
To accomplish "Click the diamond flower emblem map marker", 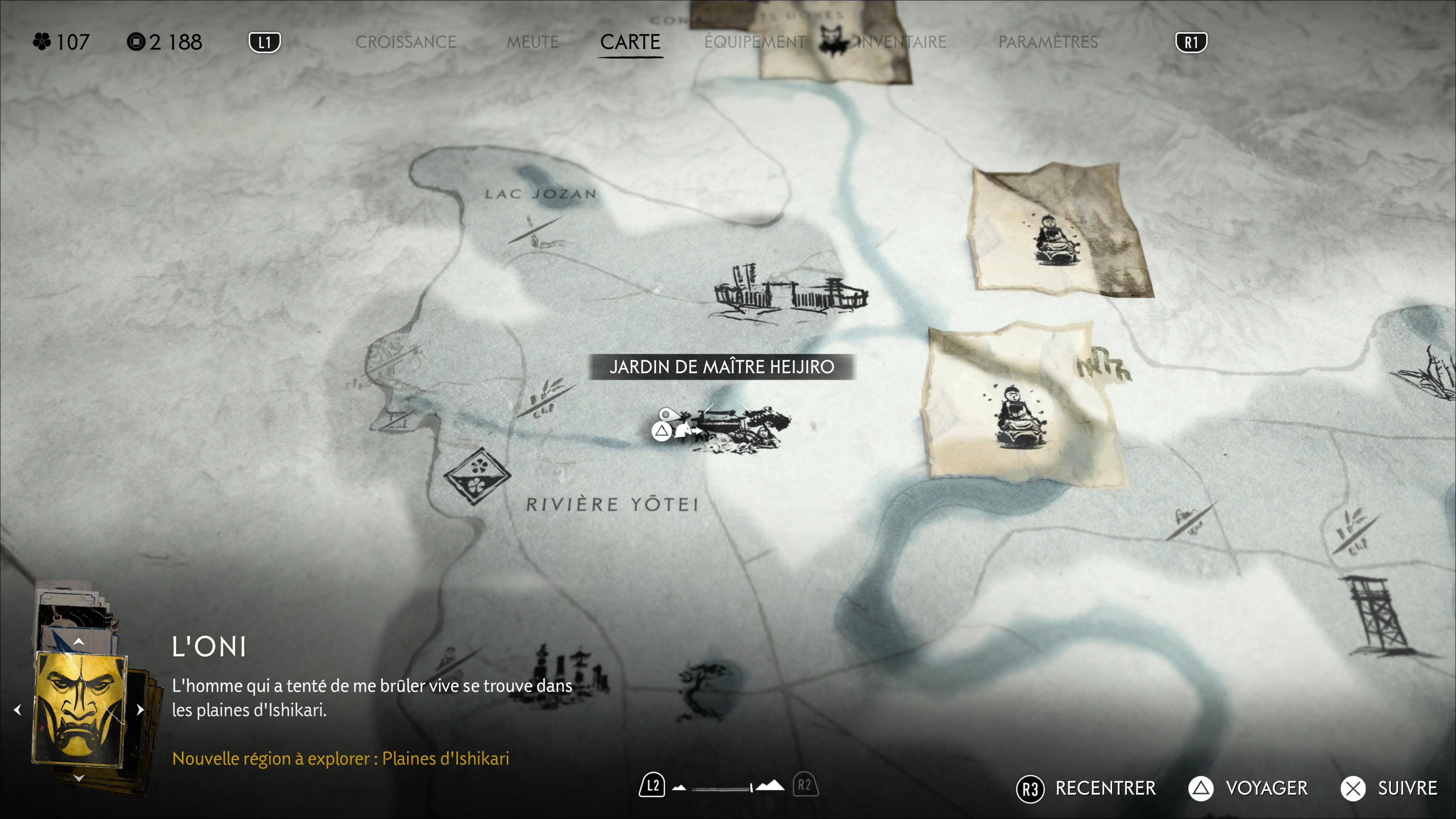I will [x=477, y=475].
